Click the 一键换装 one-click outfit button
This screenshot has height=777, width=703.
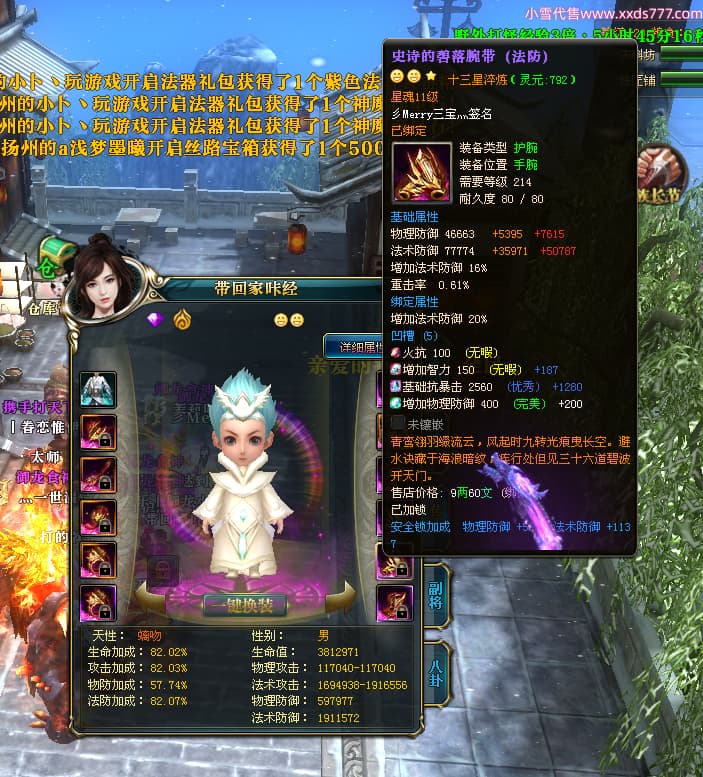(x=246, y=605)
